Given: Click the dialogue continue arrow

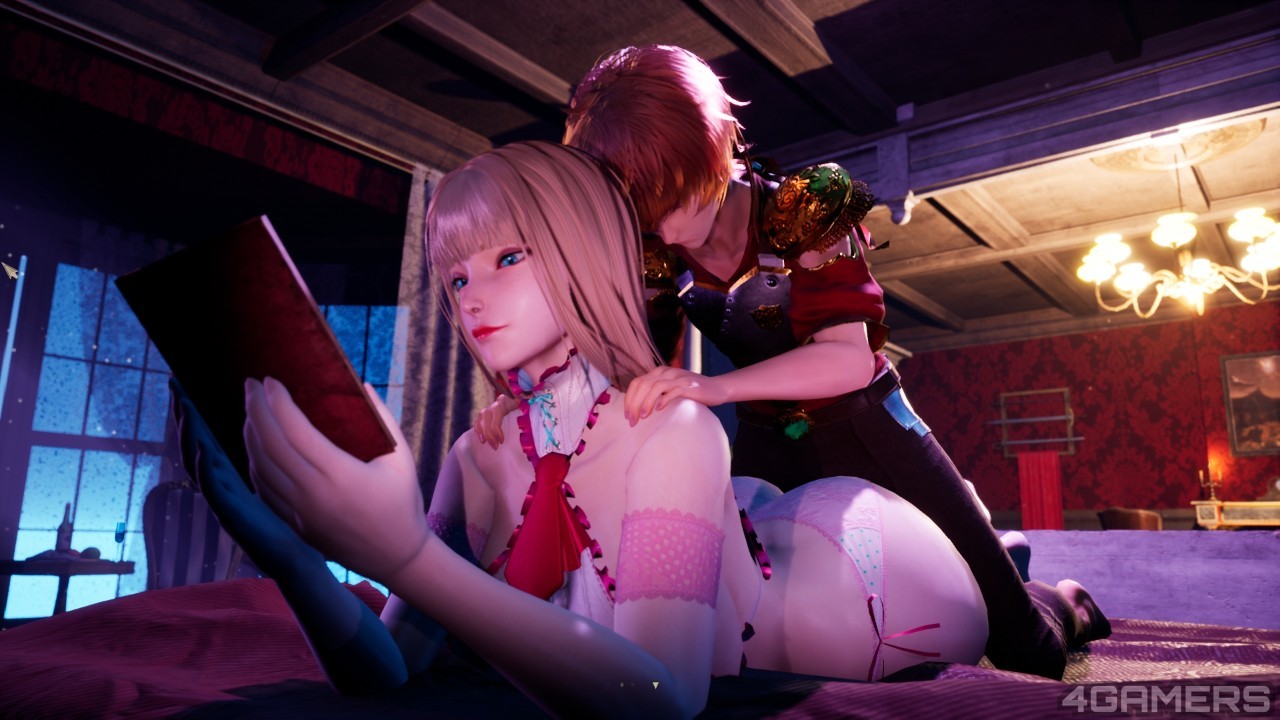Looking at the screenshot, I should [x=655, y=685].
